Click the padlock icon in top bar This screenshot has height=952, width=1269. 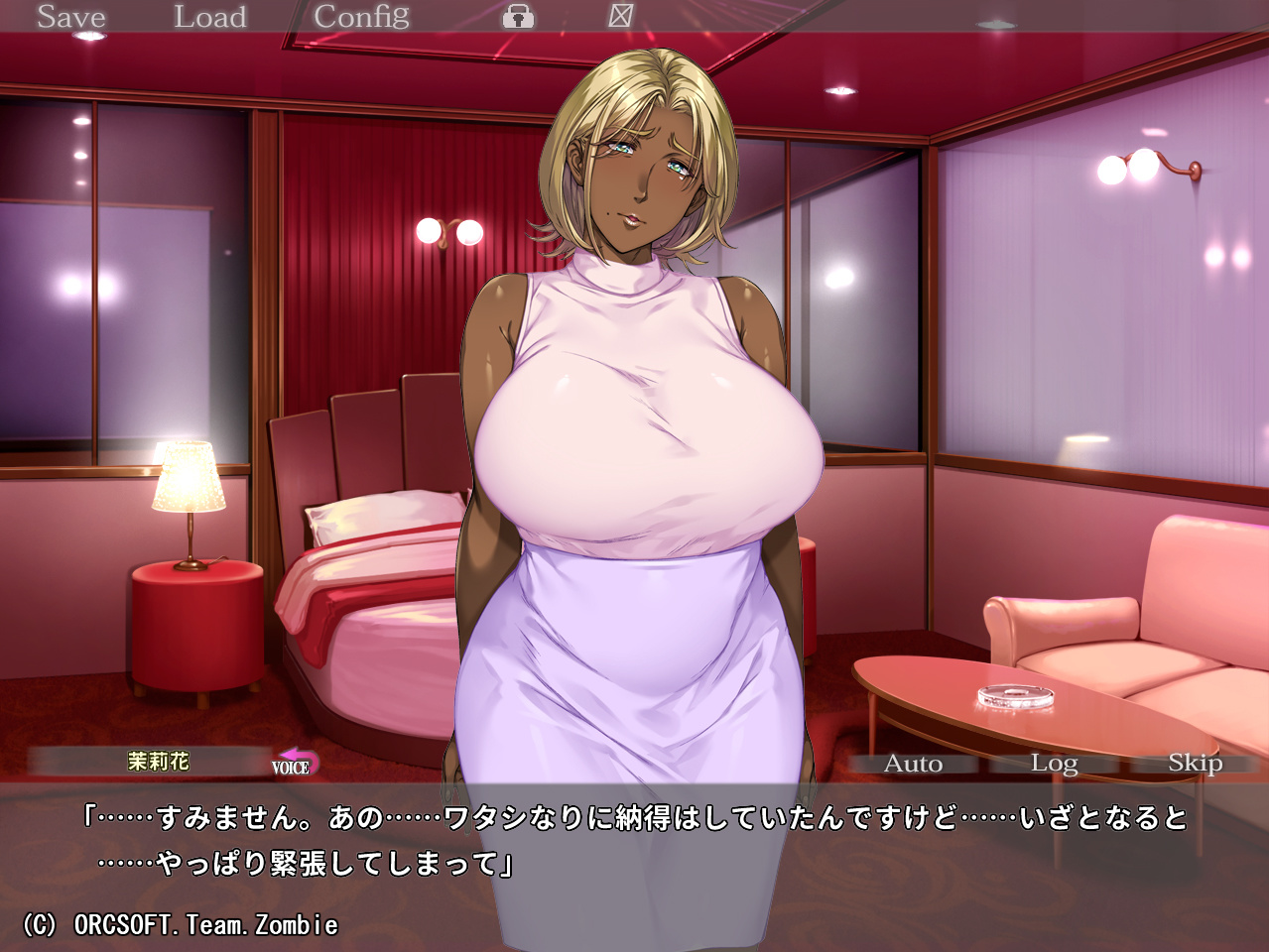[x=518, y=17]
